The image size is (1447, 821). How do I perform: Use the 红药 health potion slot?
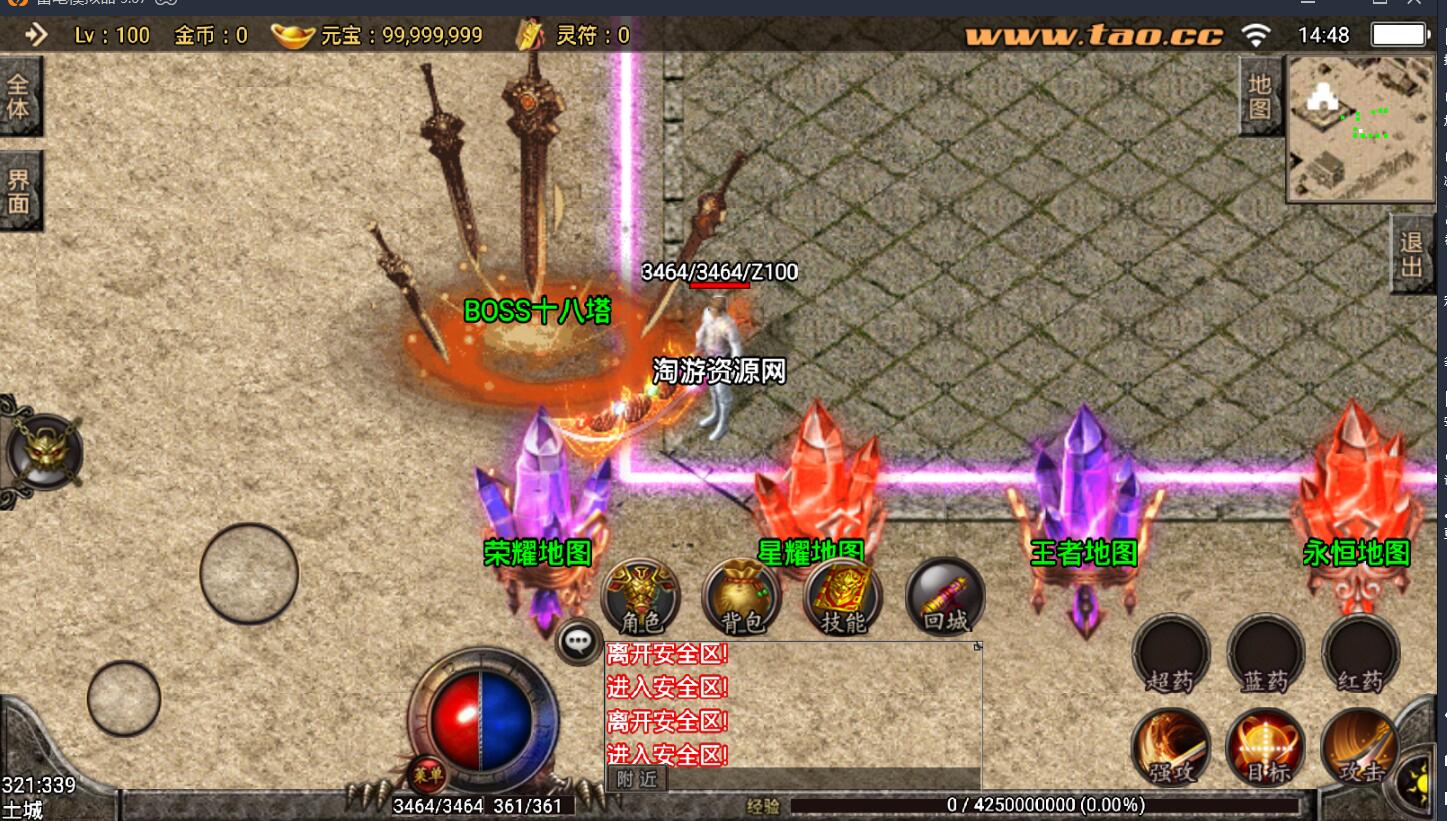tap(1360, 654)
